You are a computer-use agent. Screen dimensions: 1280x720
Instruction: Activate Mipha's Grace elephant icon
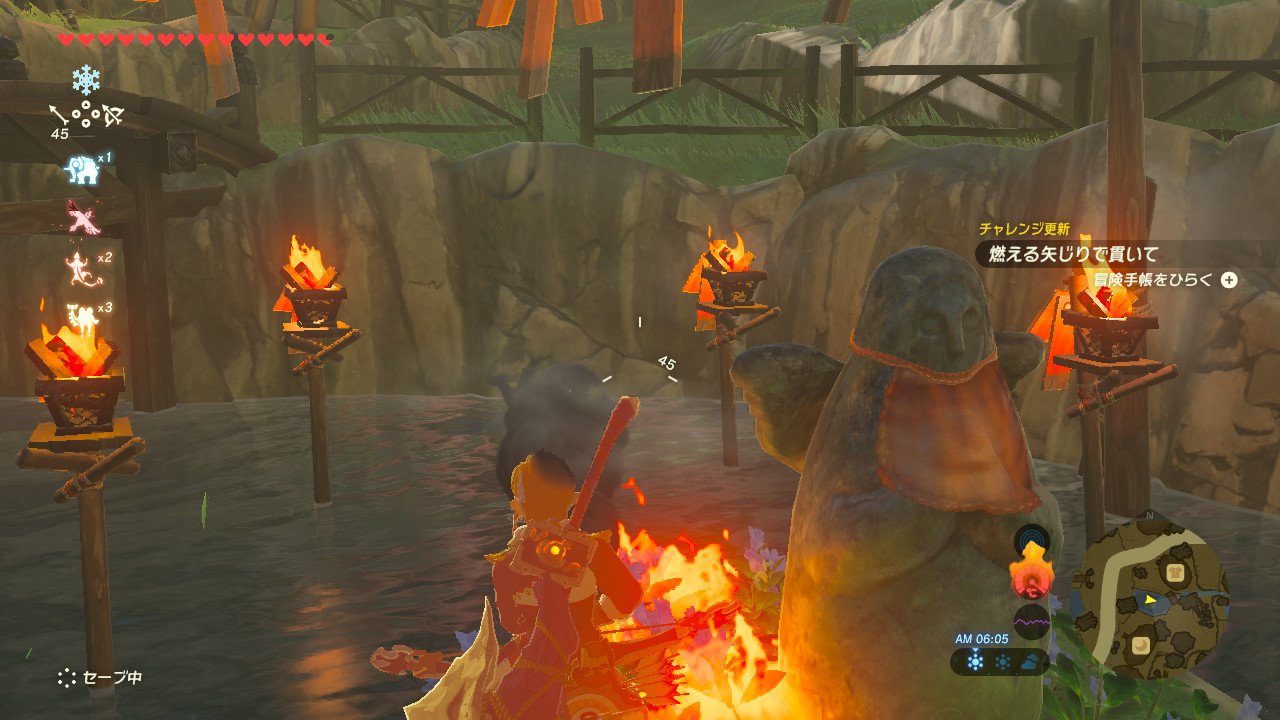click(x=82, y=169)
